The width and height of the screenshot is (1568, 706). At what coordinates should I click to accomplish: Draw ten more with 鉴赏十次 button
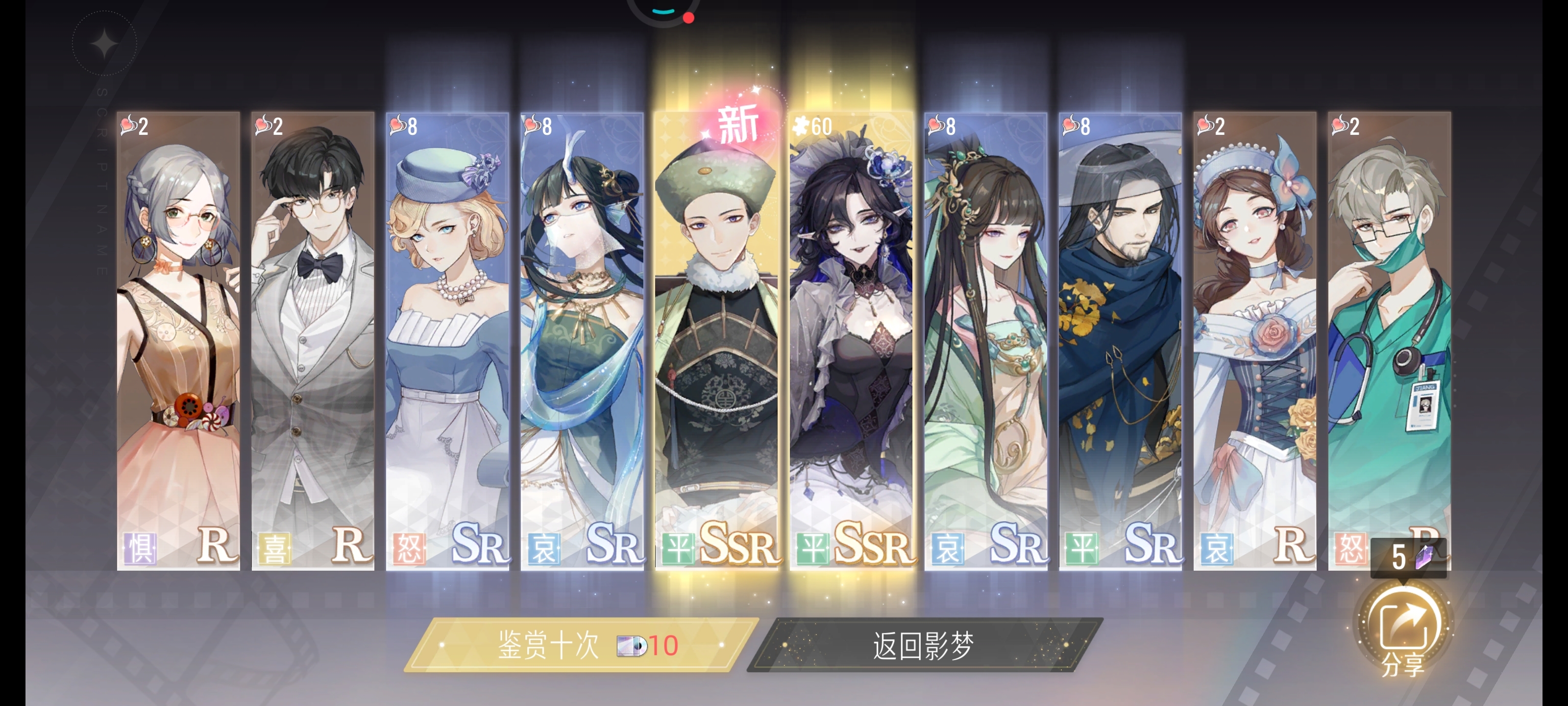[x=581, y=645]
